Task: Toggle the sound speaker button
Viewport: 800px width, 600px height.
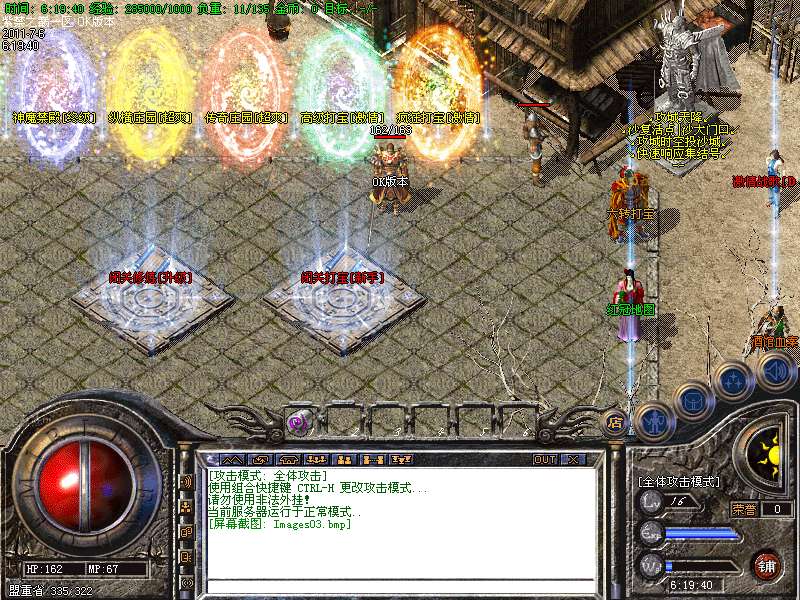Action: click(774, 372)
